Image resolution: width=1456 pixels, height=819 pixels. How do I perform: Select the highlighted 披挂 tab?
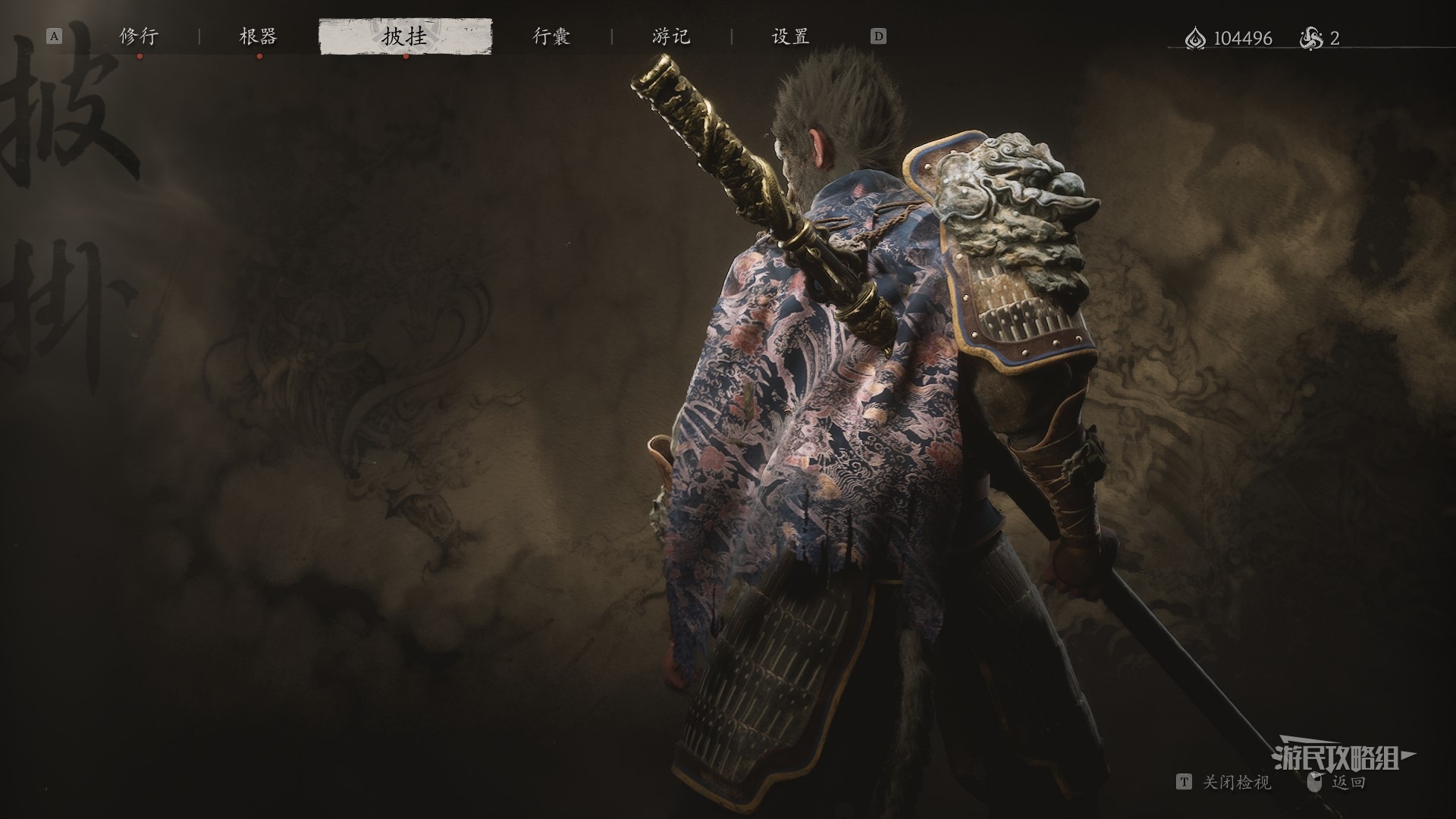[405, 36]
